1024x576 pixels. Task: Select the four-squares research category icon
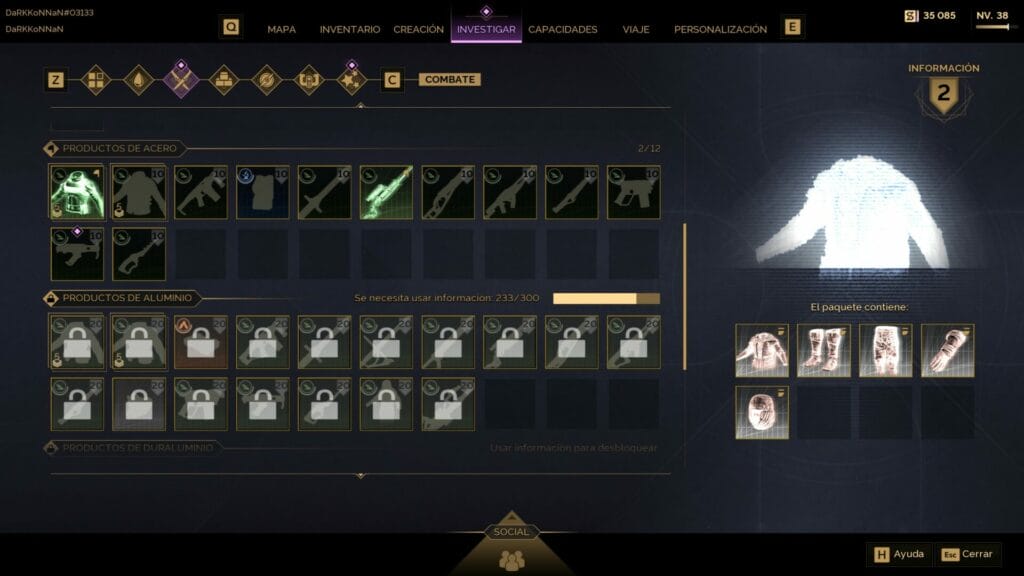(95, 80)
